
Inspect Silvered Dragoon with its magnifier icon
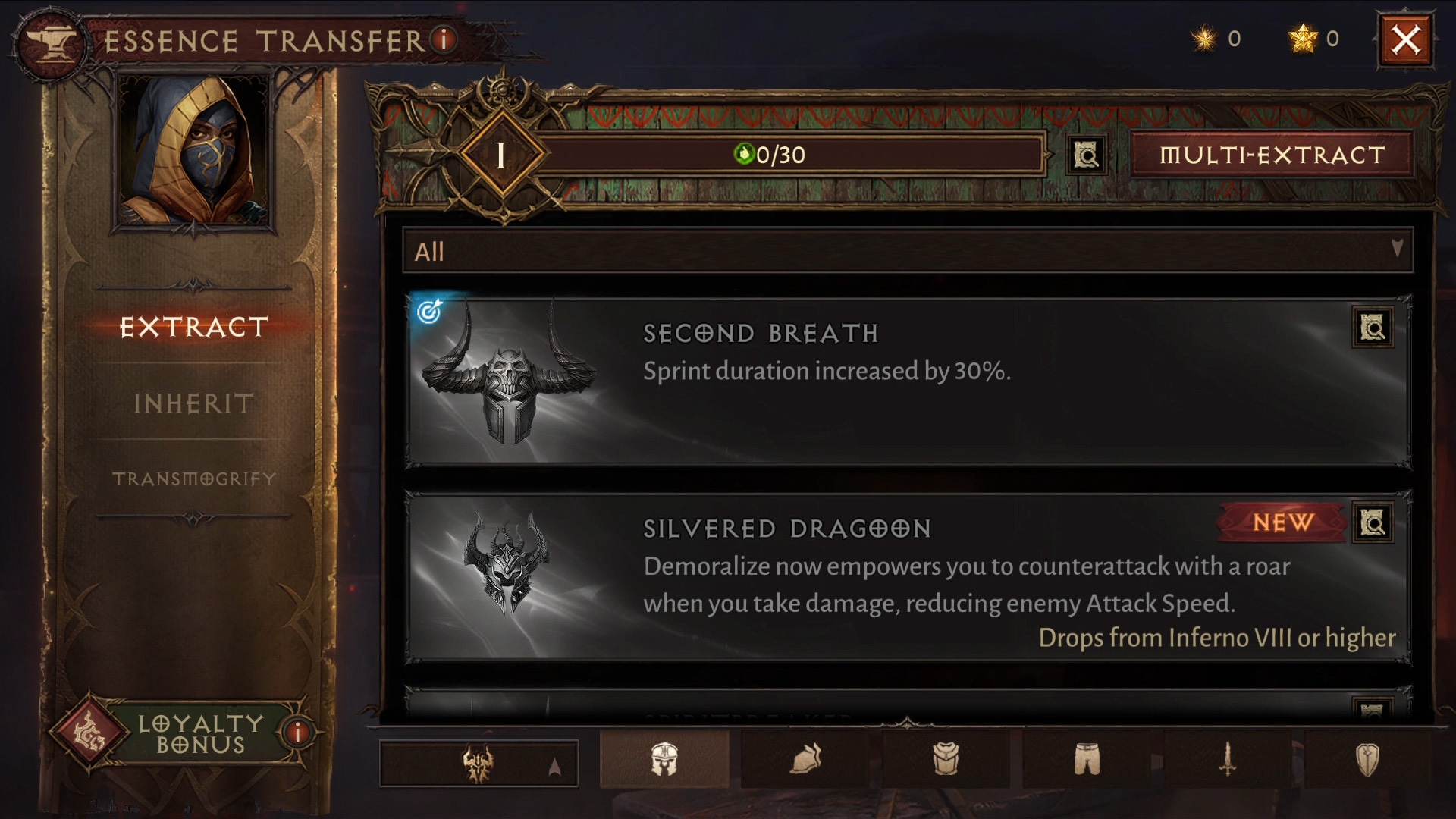[1372, 523]
